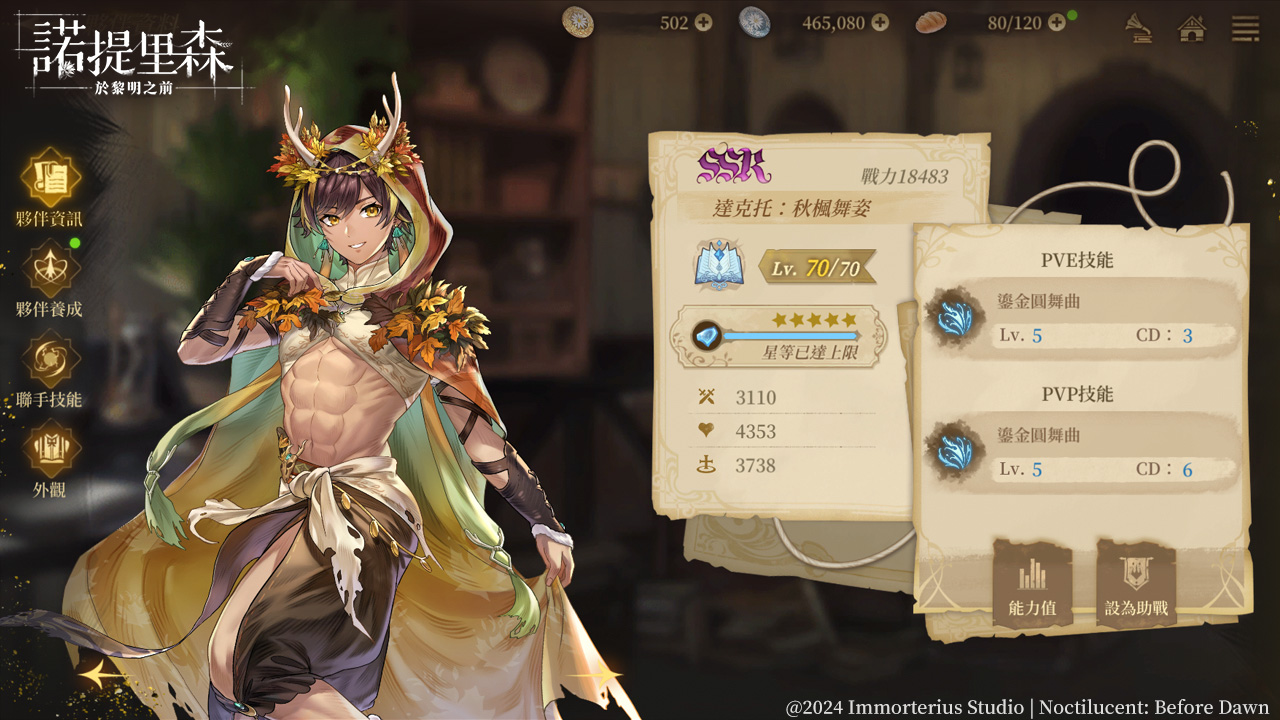Open the hamburger main menu
Screen dimensions: 1280x720
(1245, 27)
